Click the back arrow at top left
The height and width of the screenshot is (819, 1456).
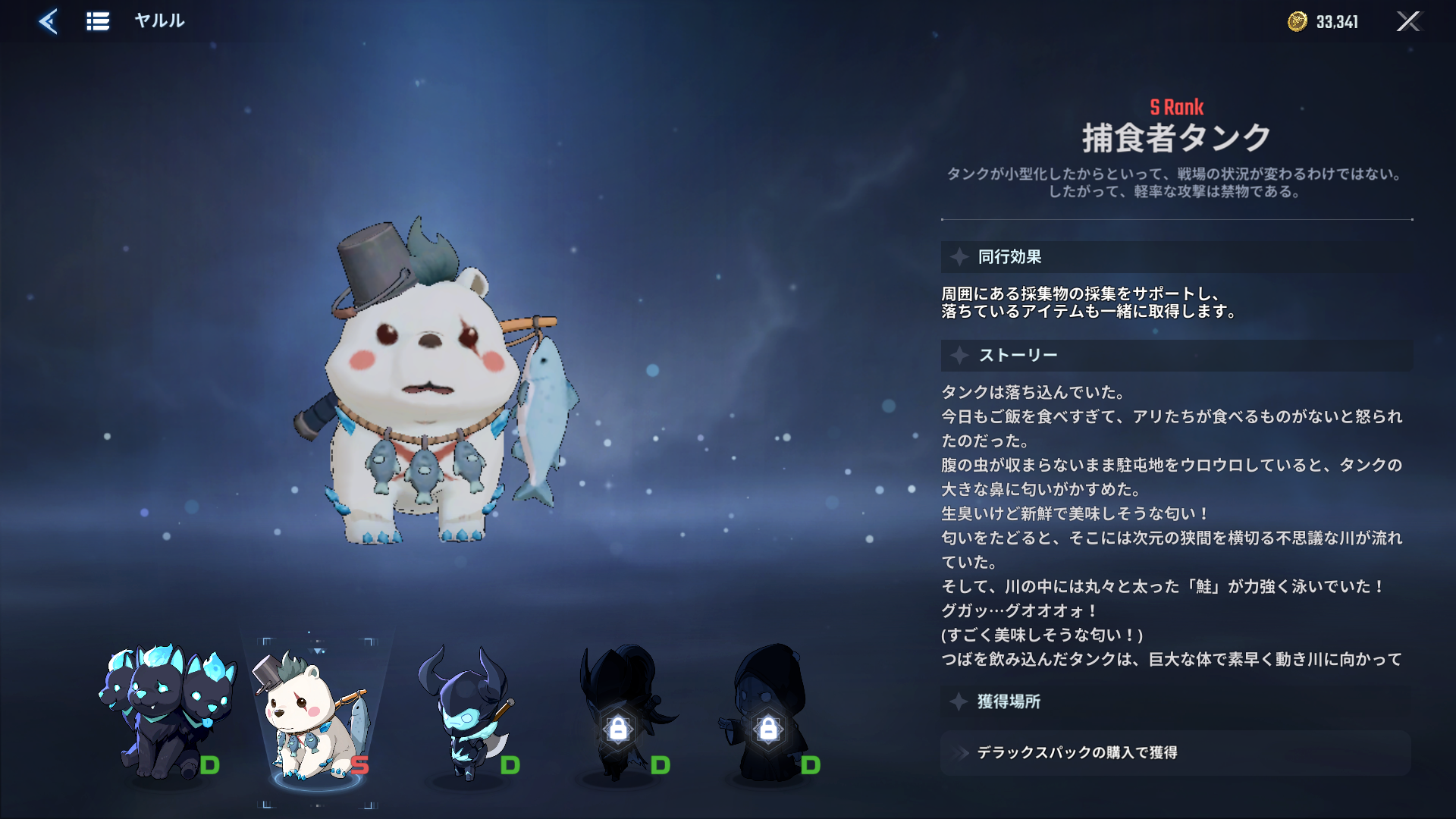48,21
